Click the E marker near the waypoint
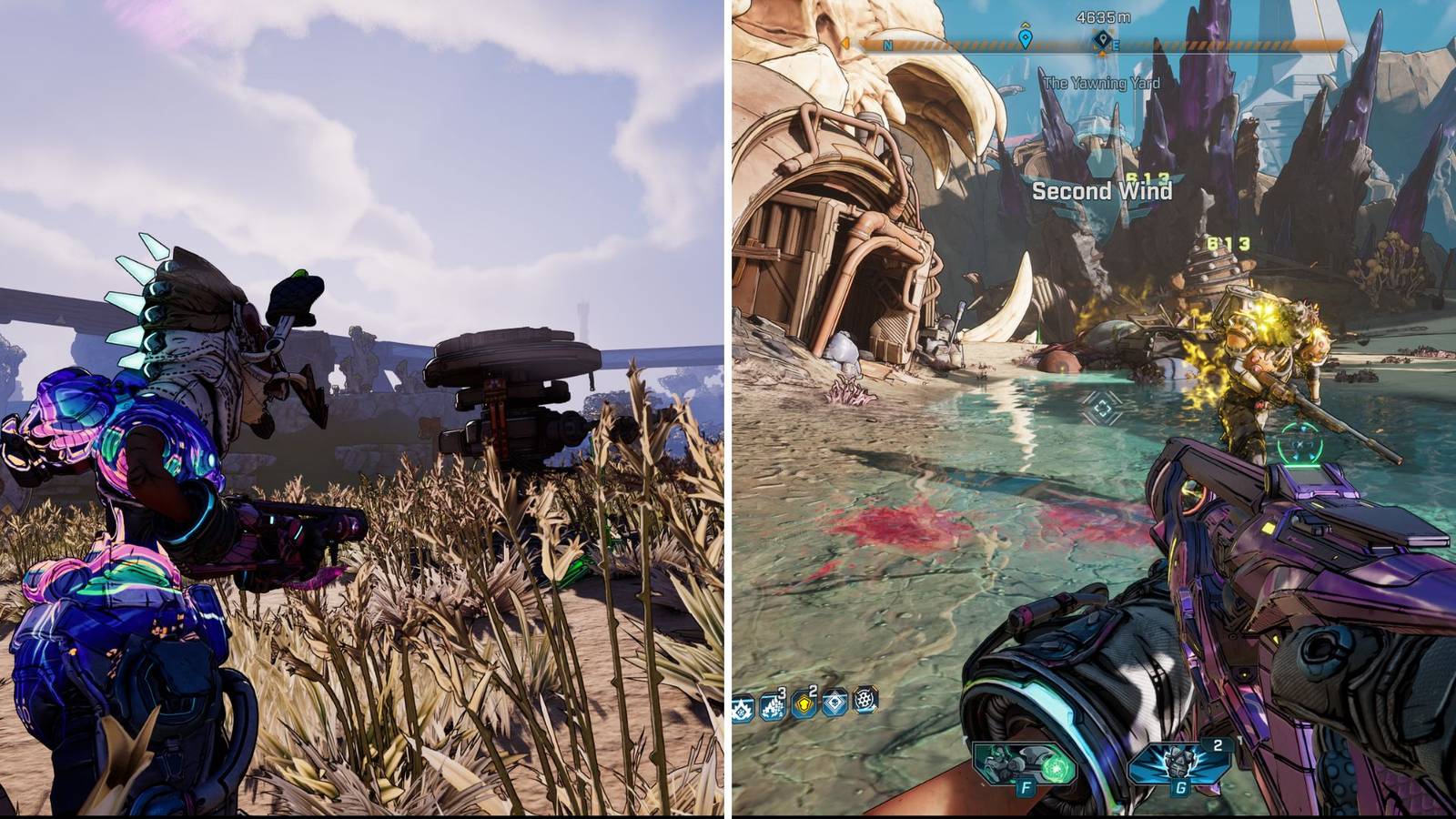The width and height of the screenshot is (1456, 819). [x=1116, y=45]
